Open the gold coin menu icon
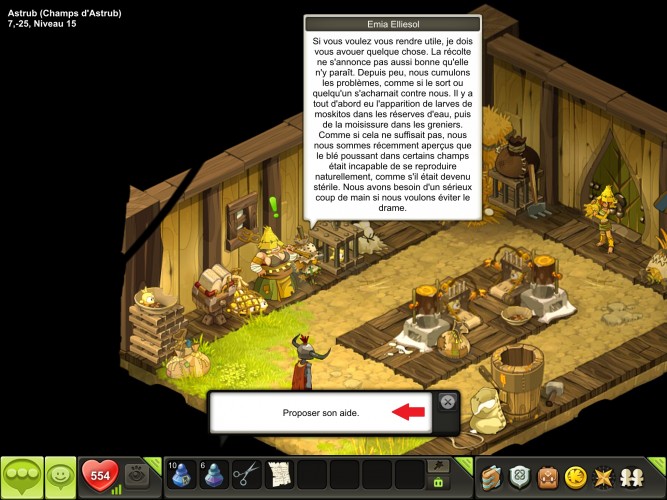This screenshot has width=667, height=500. pyautogui.click(x=576, y=476)
